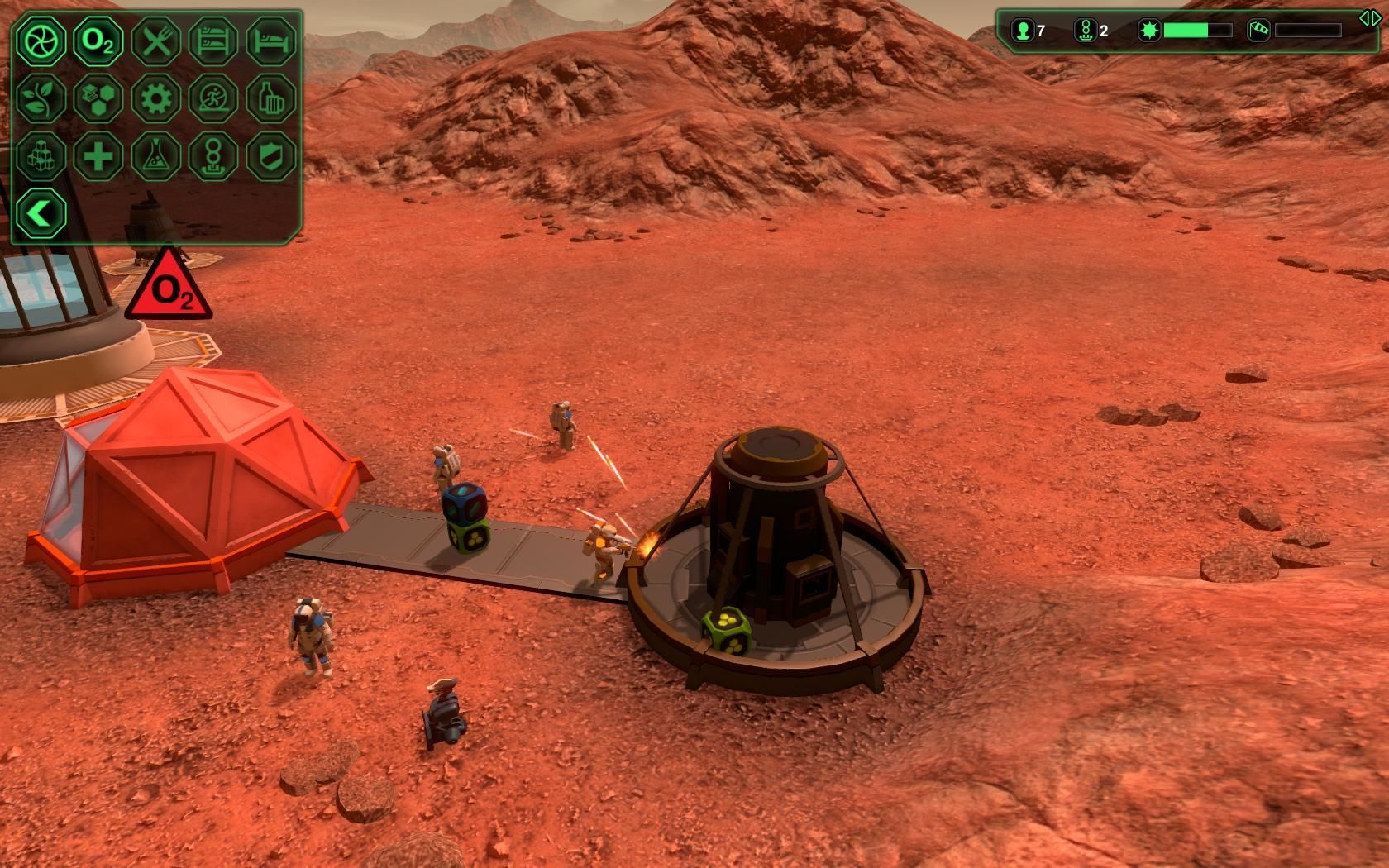
Task: Go back with the left arrow button
Action: pyautogui.click(x=41, y=213)
